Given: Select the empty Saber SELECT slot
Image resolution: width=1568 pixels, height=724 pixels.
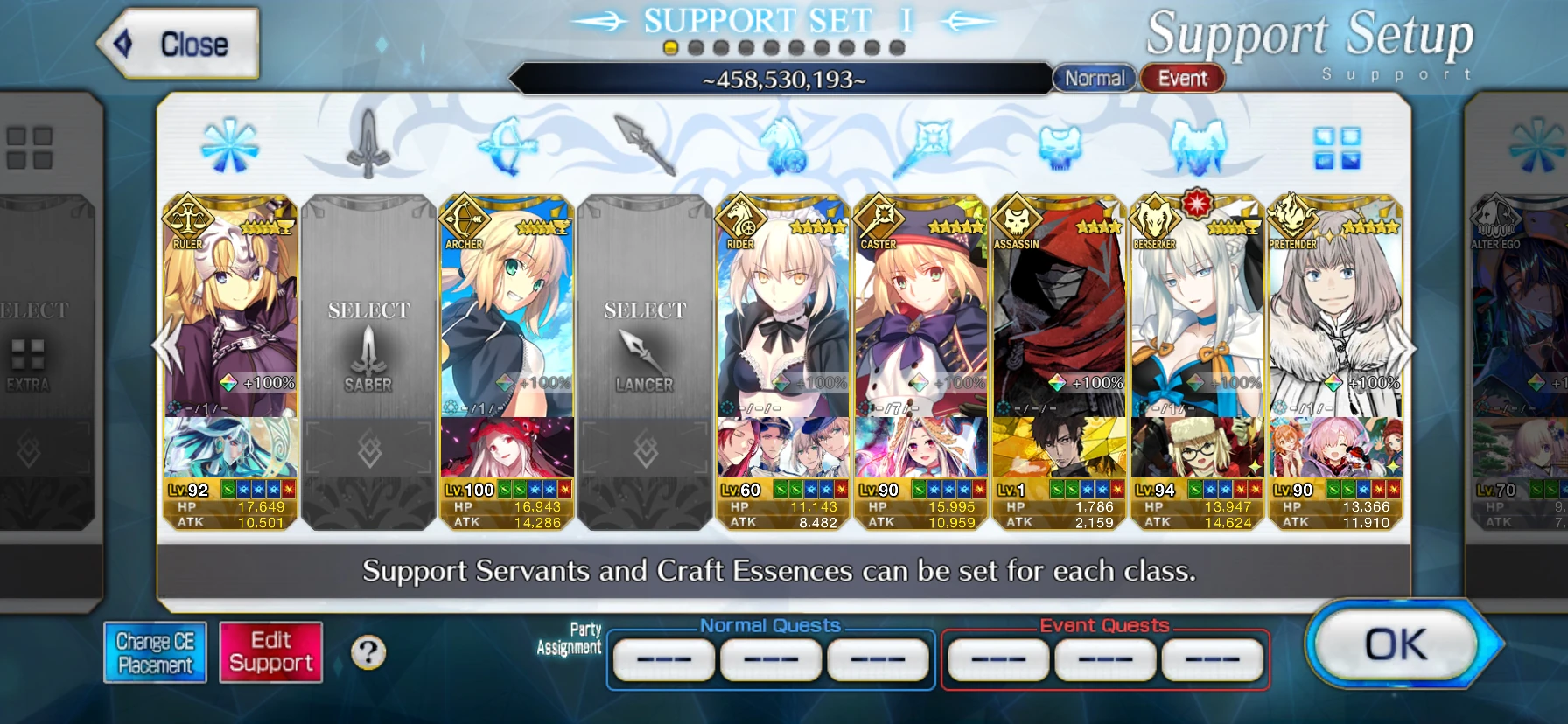Looking at the screenshot, I should pos(368,350).
